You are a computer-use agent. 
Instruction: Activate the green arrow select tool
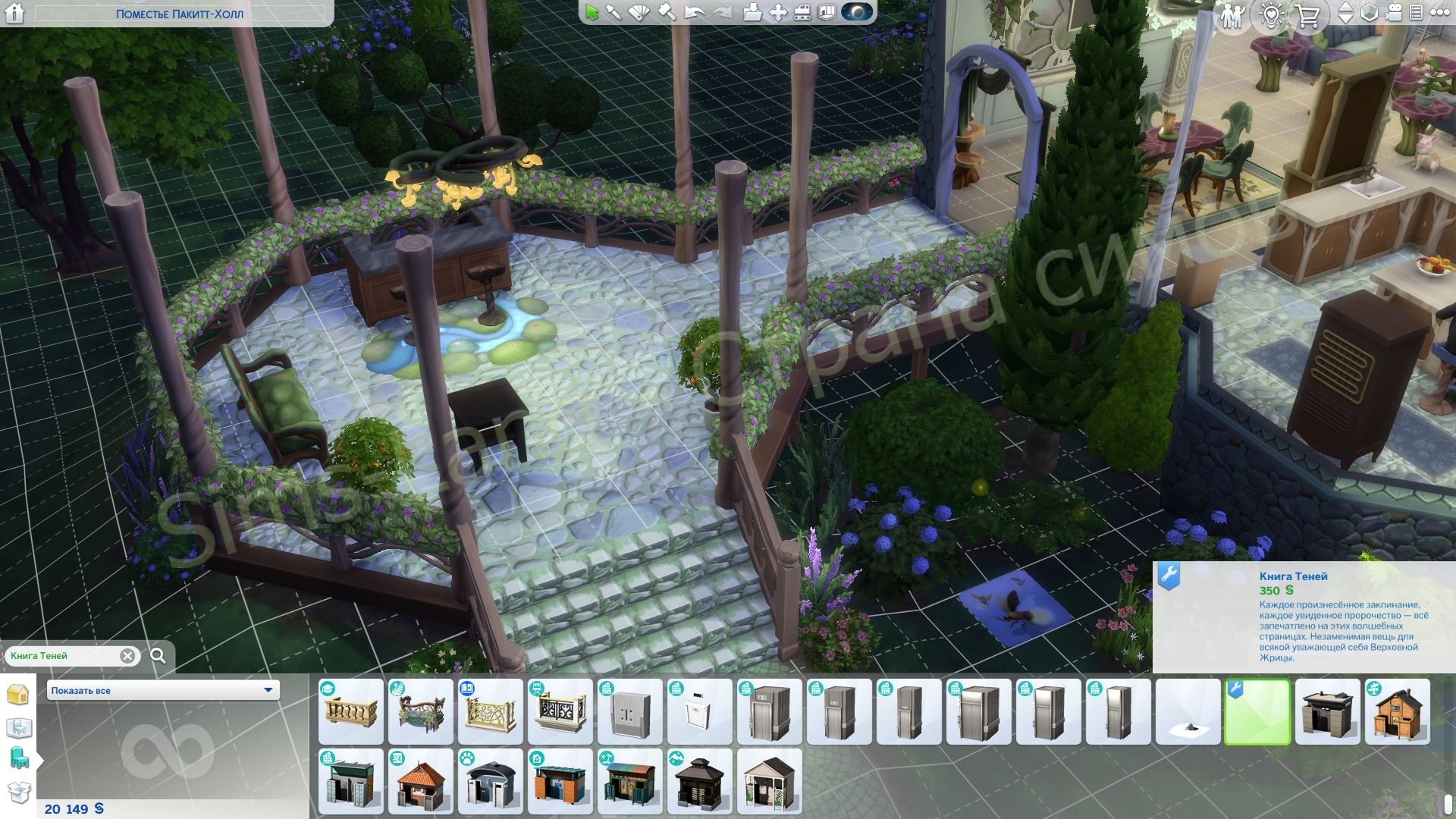(591, 13)
